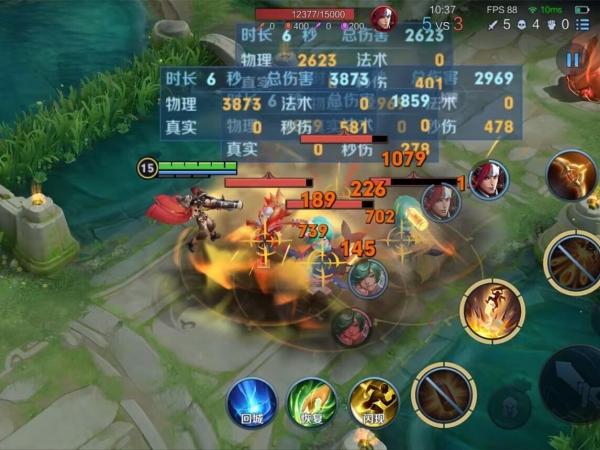Tap the helmet target-hero button
The height and width of the screenshot is (450, 600).
click(510, 407)
